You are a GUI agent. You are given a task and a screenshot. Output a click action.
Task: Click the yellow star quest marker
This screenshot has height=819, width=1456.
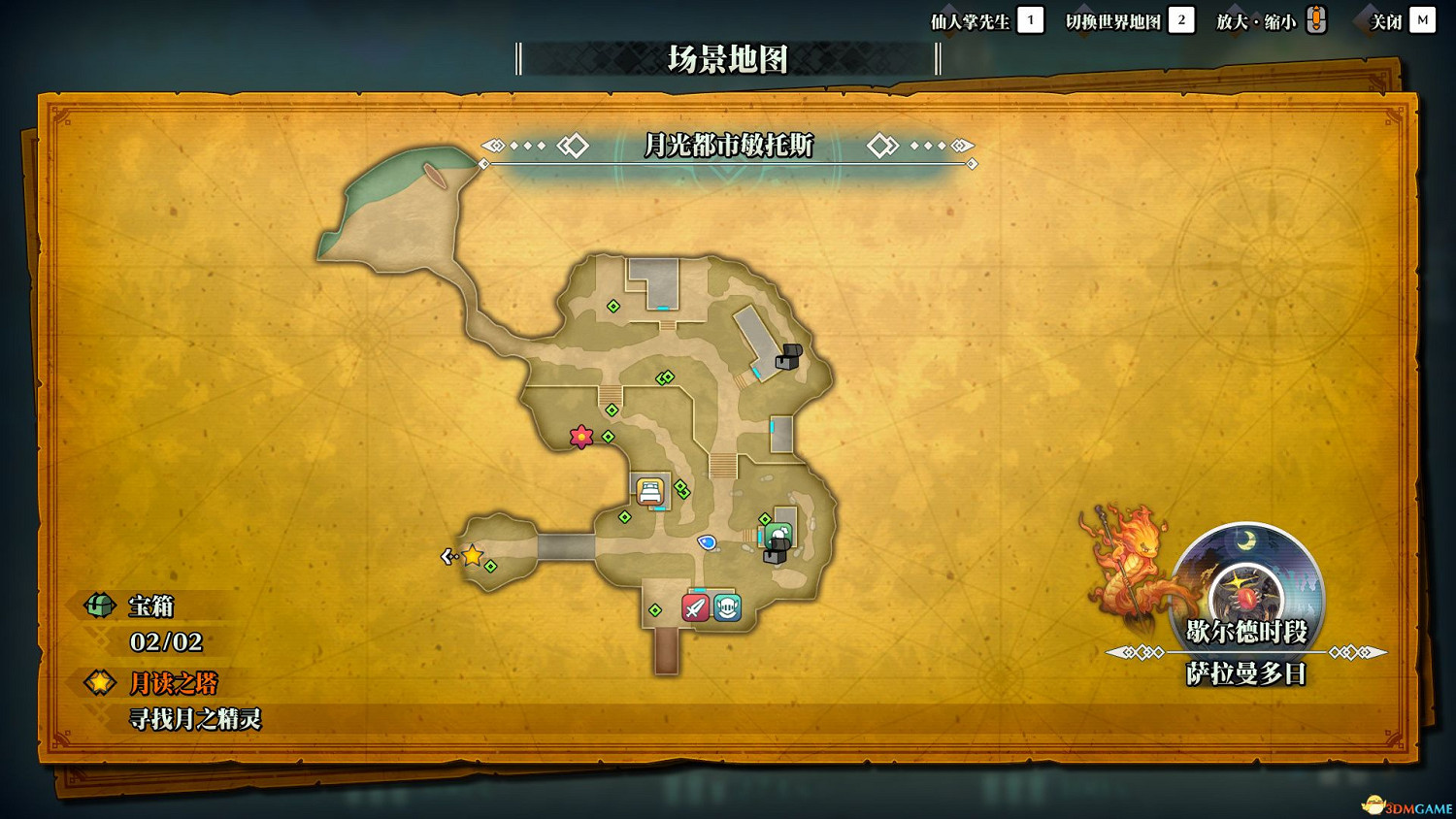470,557
